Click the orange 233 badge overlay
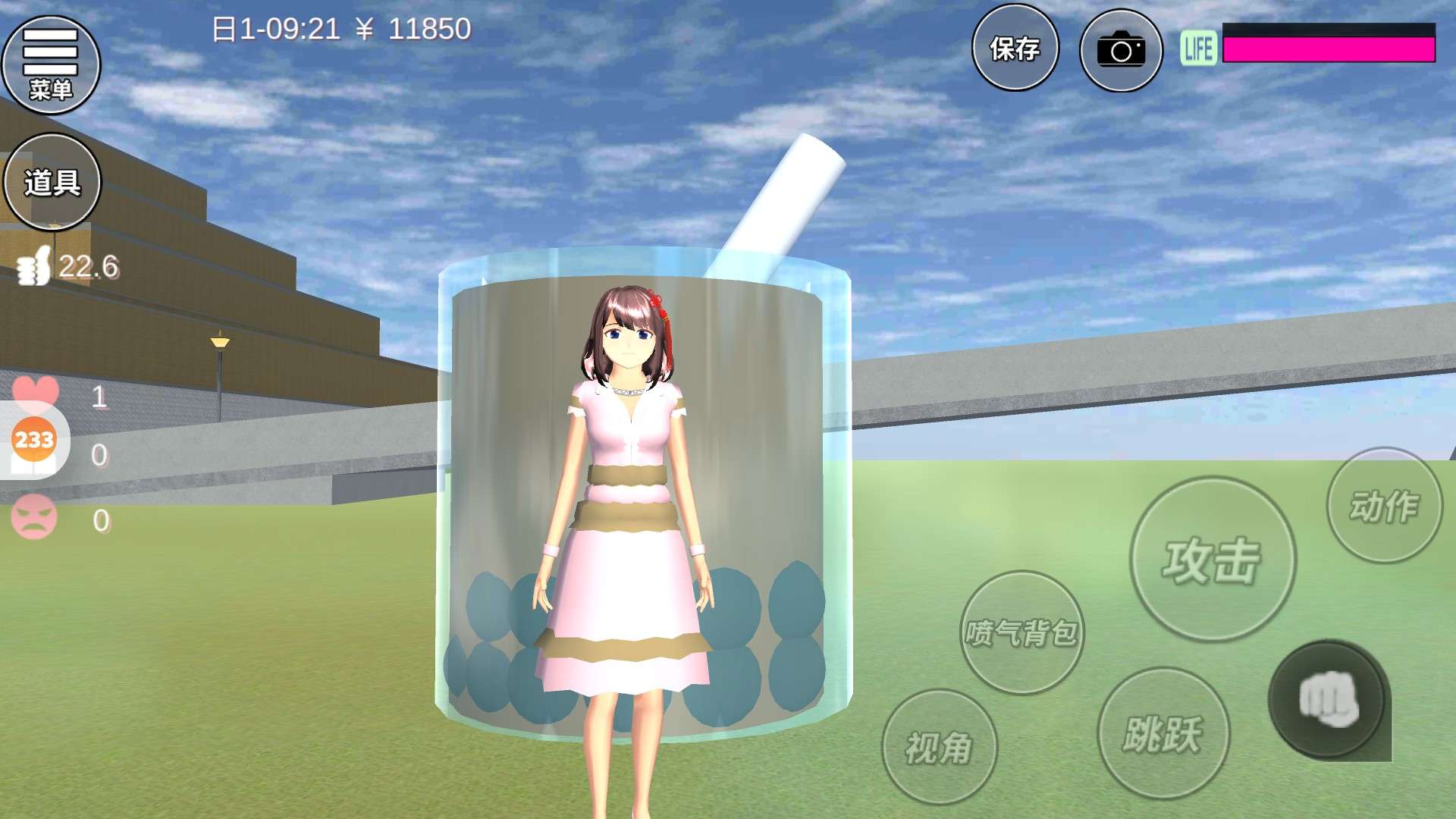Screen dimensions: 1456x819 tap(34, 440)
